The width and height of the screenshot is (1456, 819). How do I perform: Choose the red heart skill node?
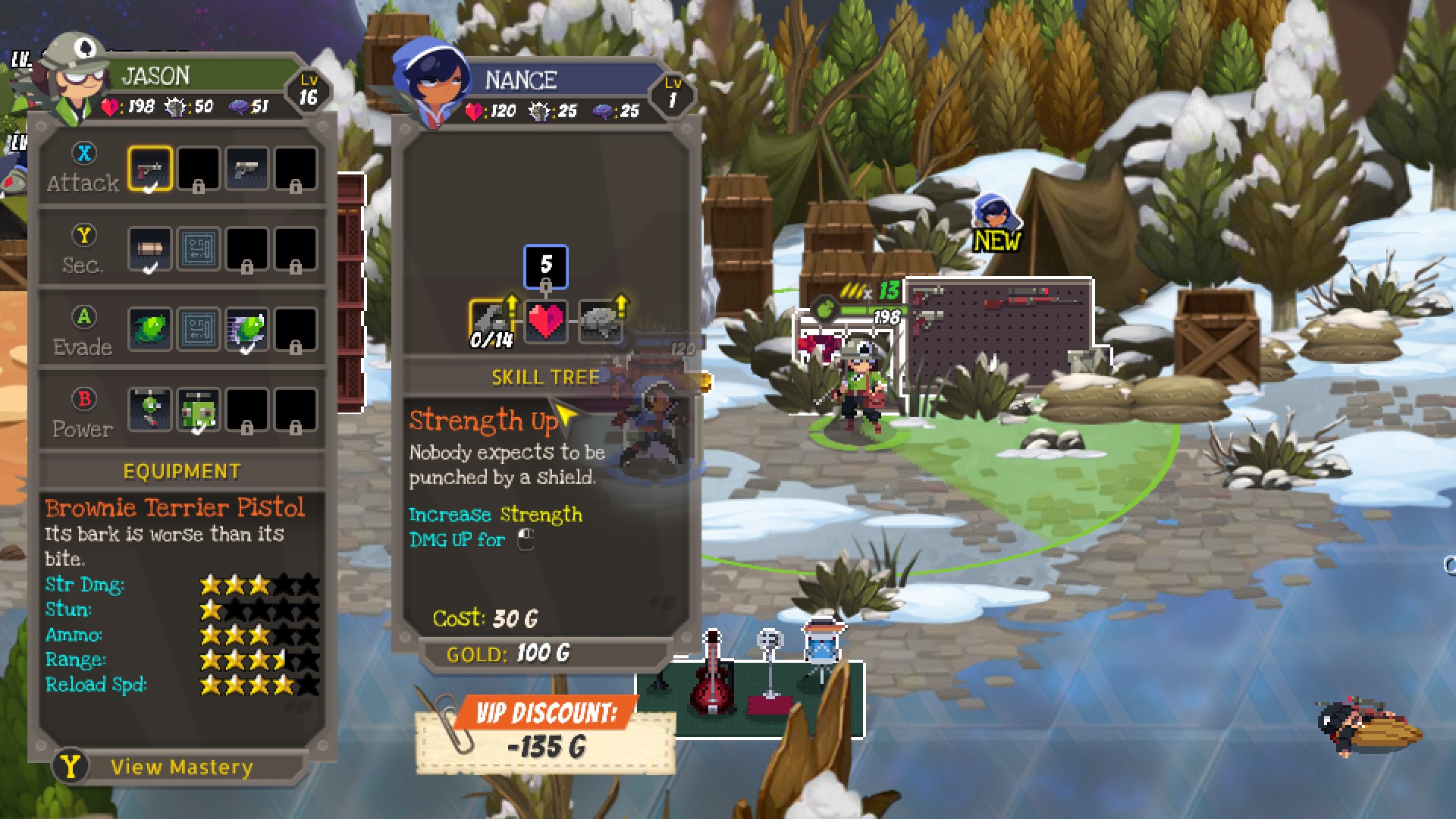click(x=545, y=321)
